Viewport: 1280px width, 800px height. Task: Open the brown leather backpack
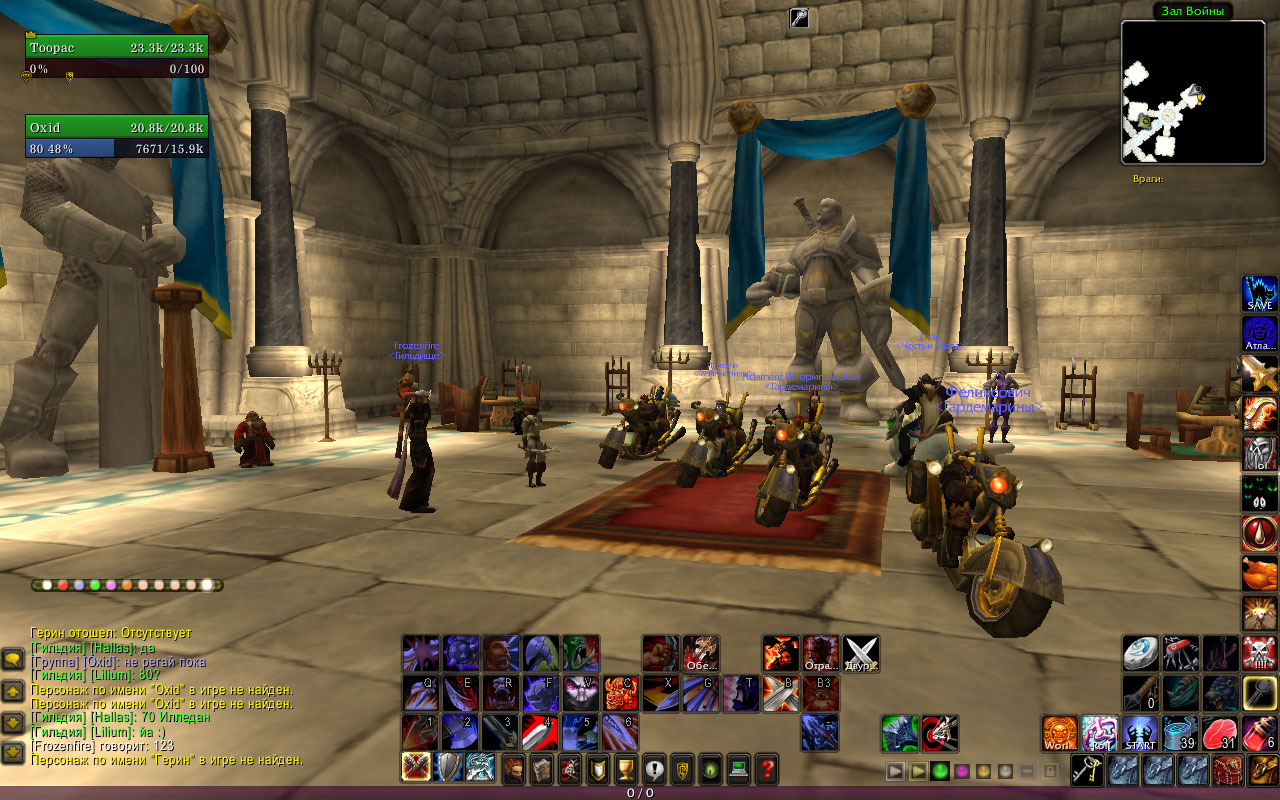point(1260,769)
